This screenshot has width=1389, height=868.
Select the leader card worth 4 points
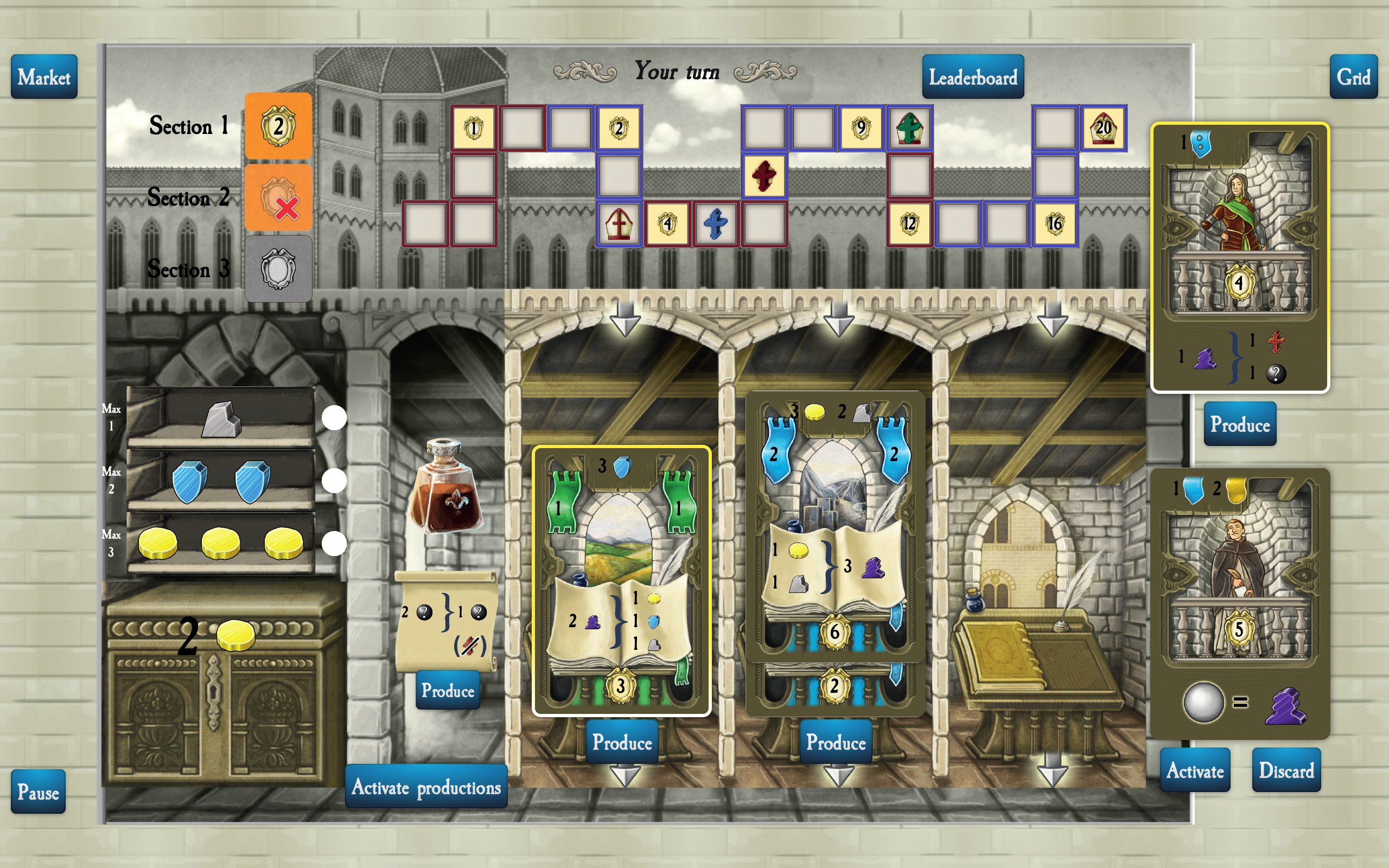point(1240,257)
